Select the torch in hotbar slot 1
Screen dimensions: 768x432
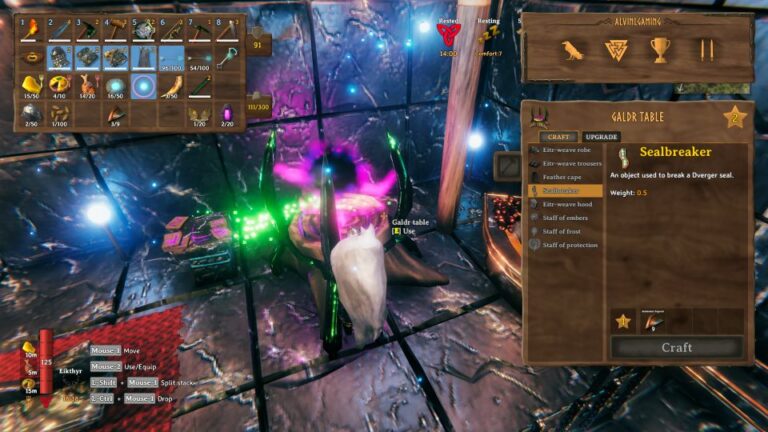(31, 31)
